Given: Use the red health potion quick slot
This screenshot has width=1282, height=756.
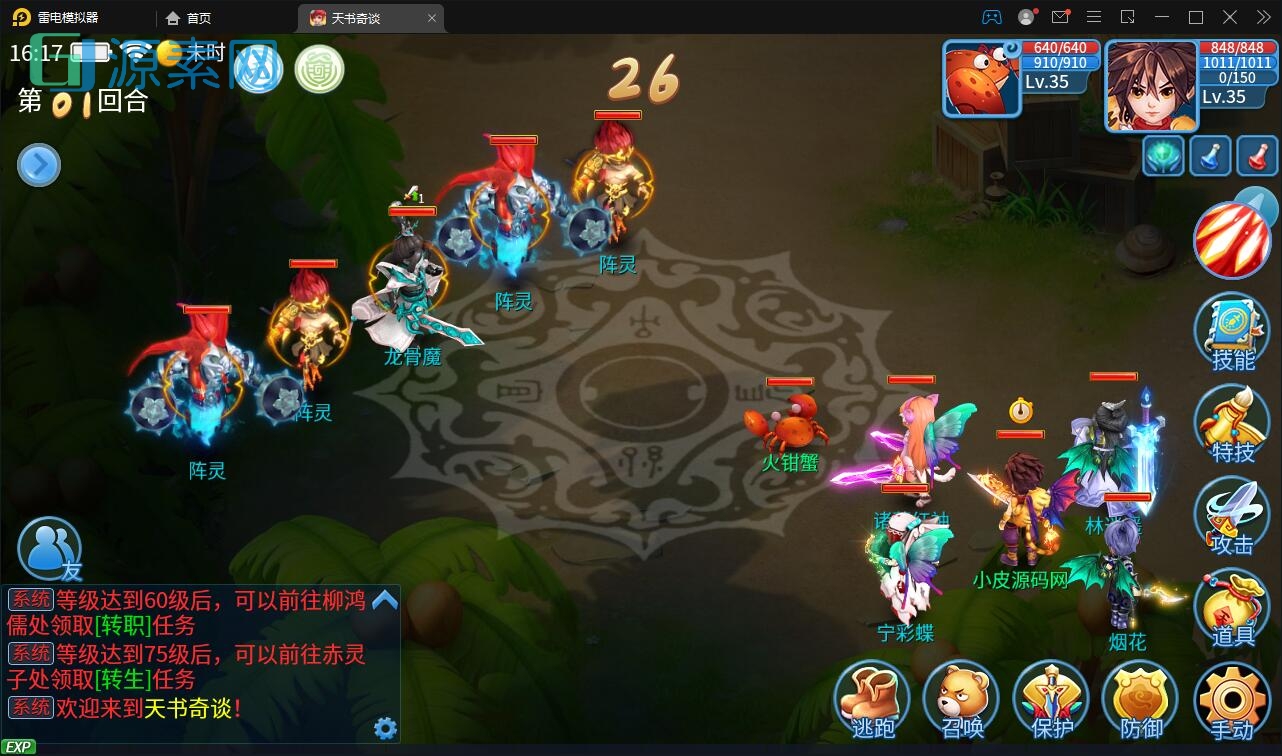Looking at the screenshot, I should 1252,157.
